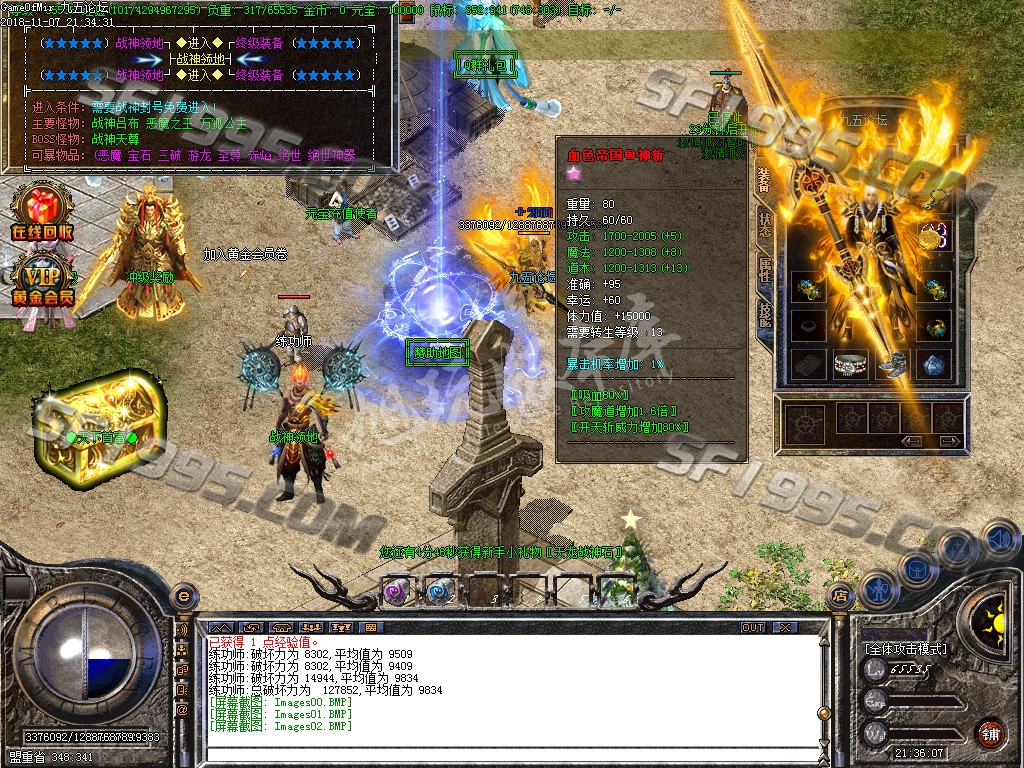Select the equipped grey boots slot
Image resolution: width=1024 pixels, height=768 pixels.
click(892, 365)
